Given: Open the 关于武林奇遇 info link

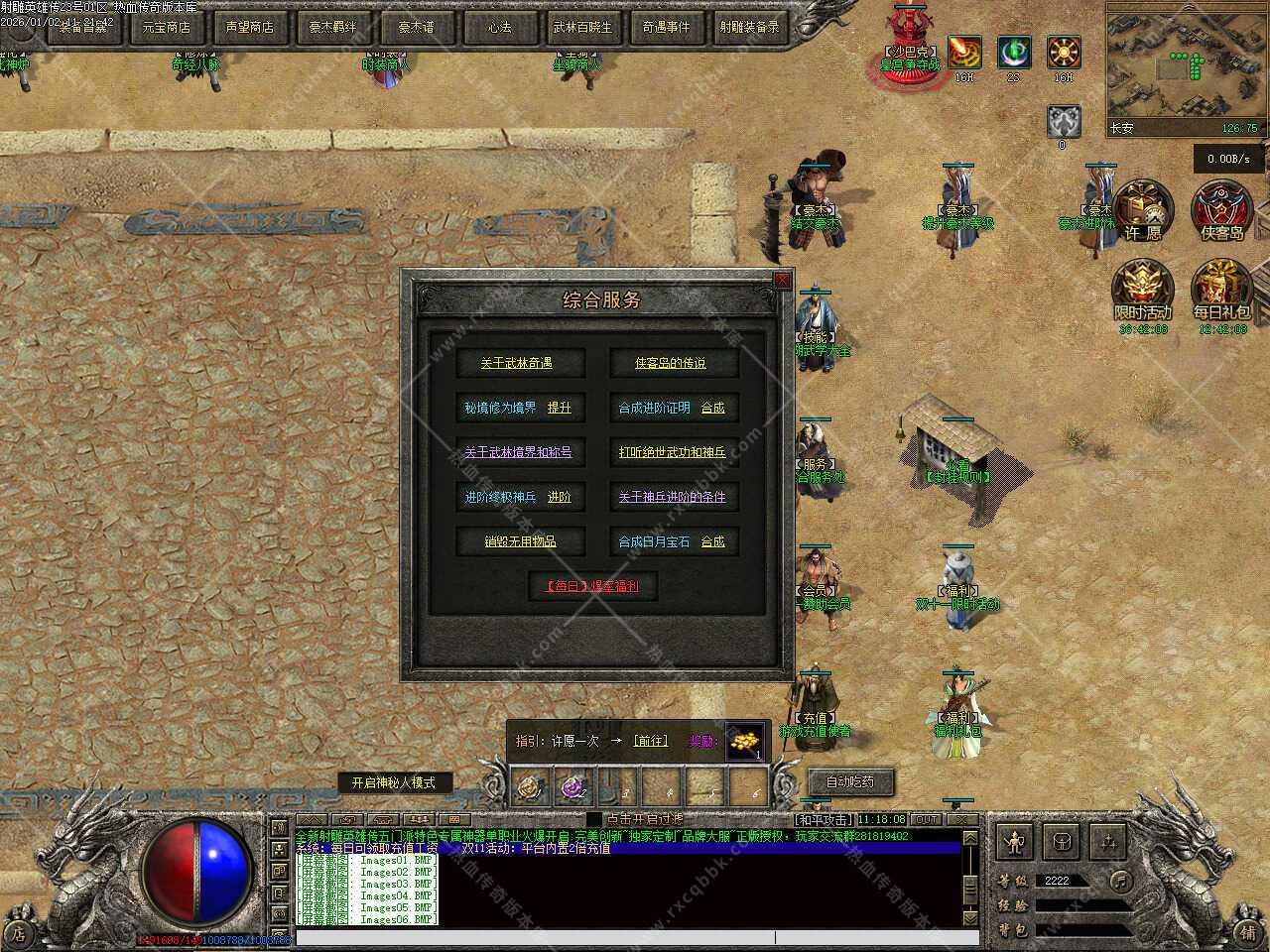Looking at the screenshot, I should pyautogui.click(x=516, y=363).
